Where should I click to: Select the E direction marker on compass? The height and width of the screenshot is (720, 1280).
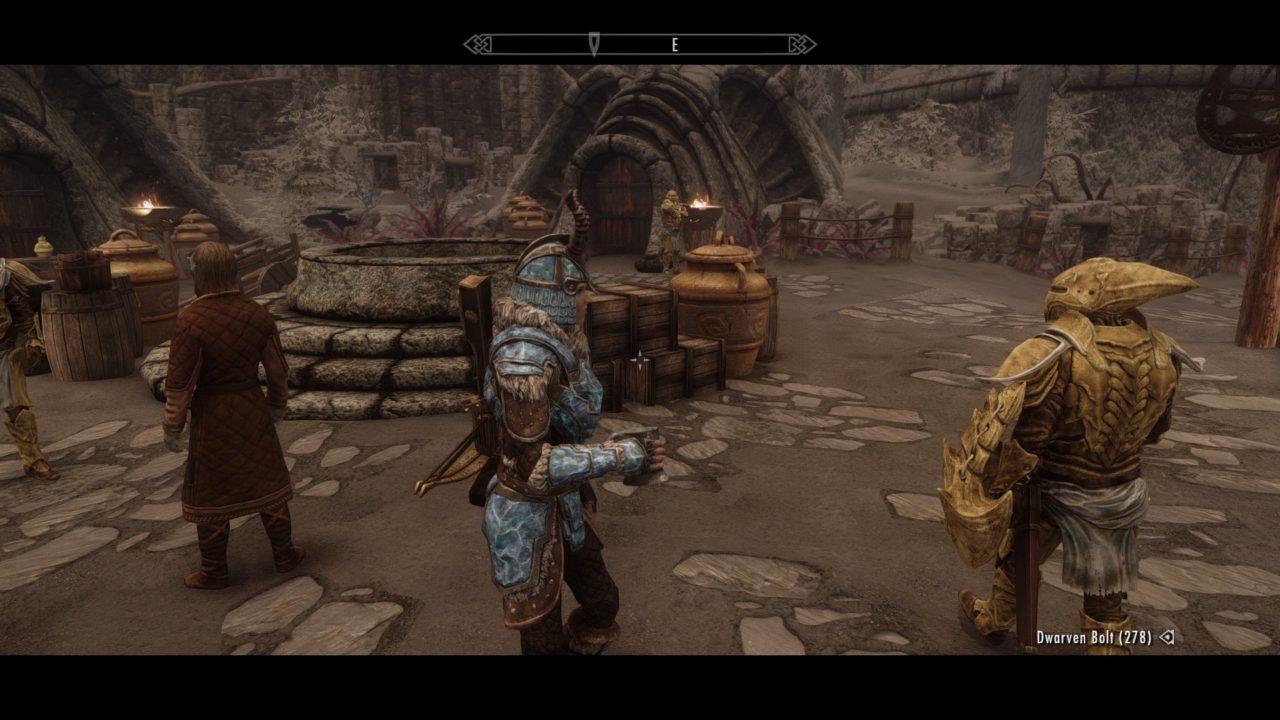[x=676, y=45]
